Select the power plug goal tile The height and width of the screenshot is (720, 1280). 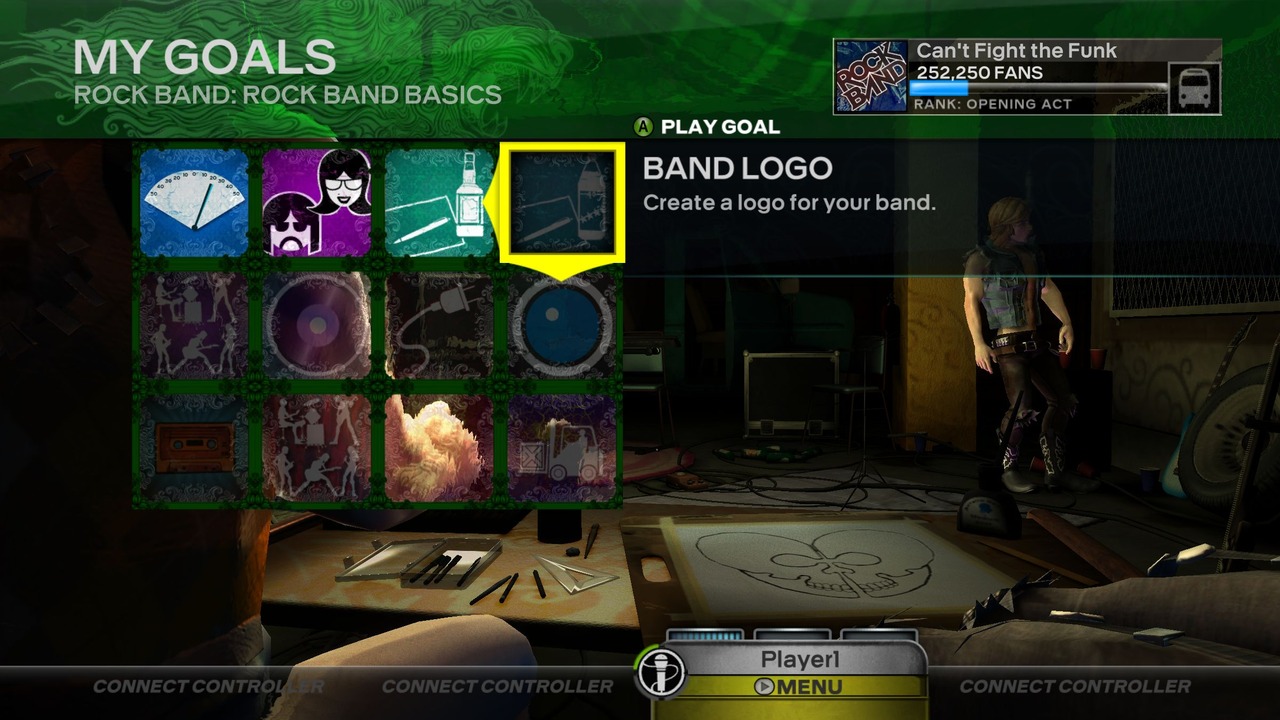pos(439,325)
